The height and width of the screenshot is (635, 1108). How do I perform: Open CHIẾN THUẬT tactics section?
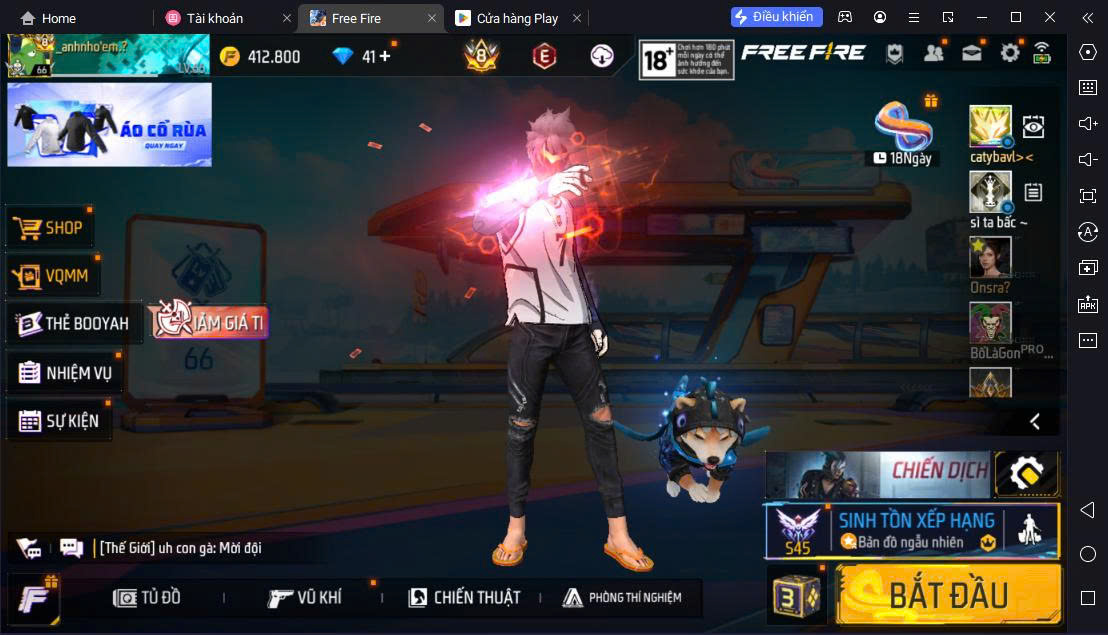pyautogui.click(x=464, y=598)
